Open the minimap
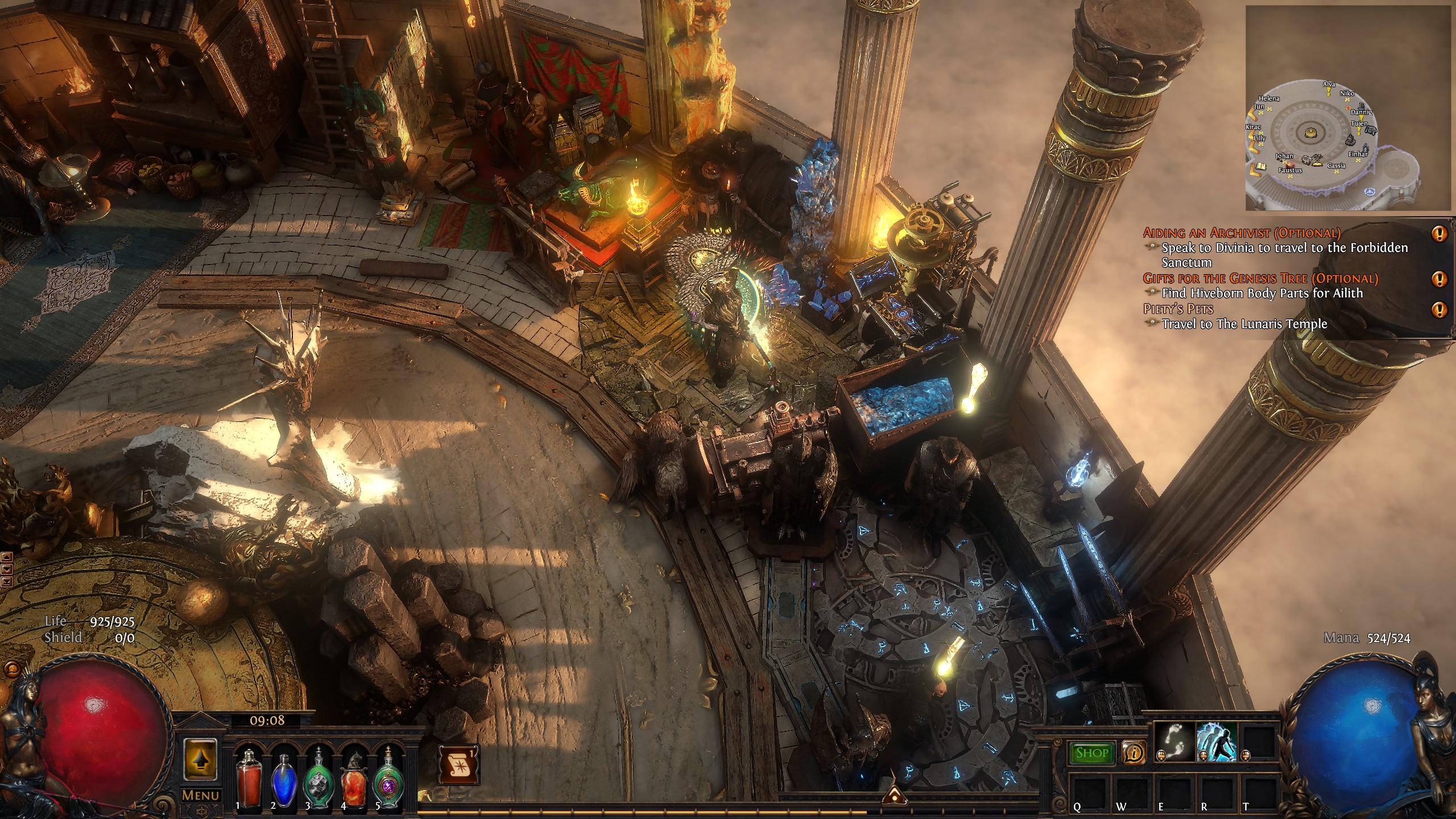The image size is (1456, 819). pos(1348,108)
